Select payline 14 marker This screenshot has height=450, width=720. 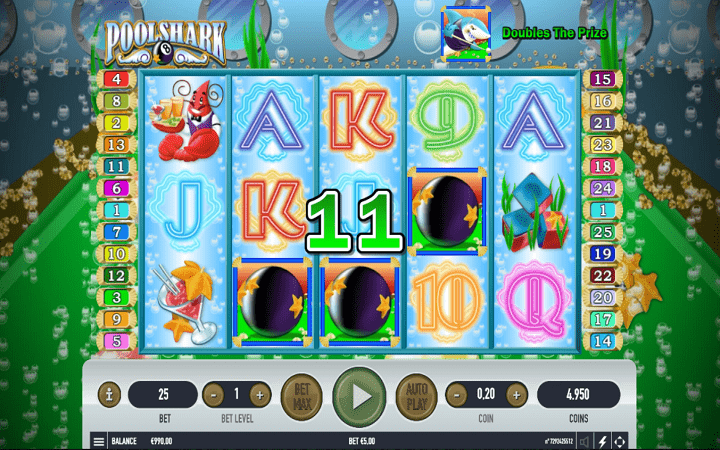602,342
